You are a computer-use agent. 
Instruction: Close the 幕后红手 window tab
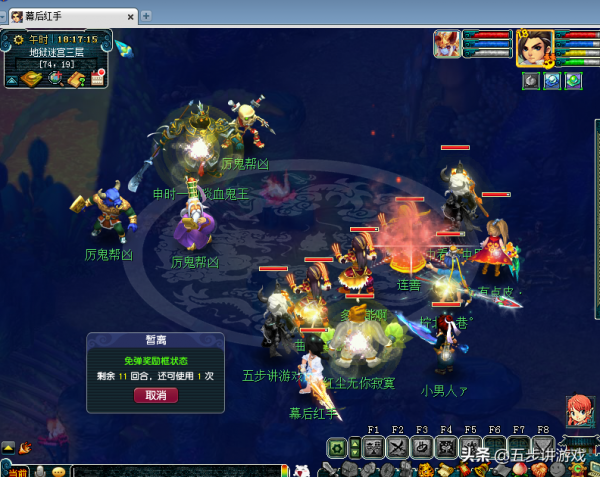click(x=132, y=16)
